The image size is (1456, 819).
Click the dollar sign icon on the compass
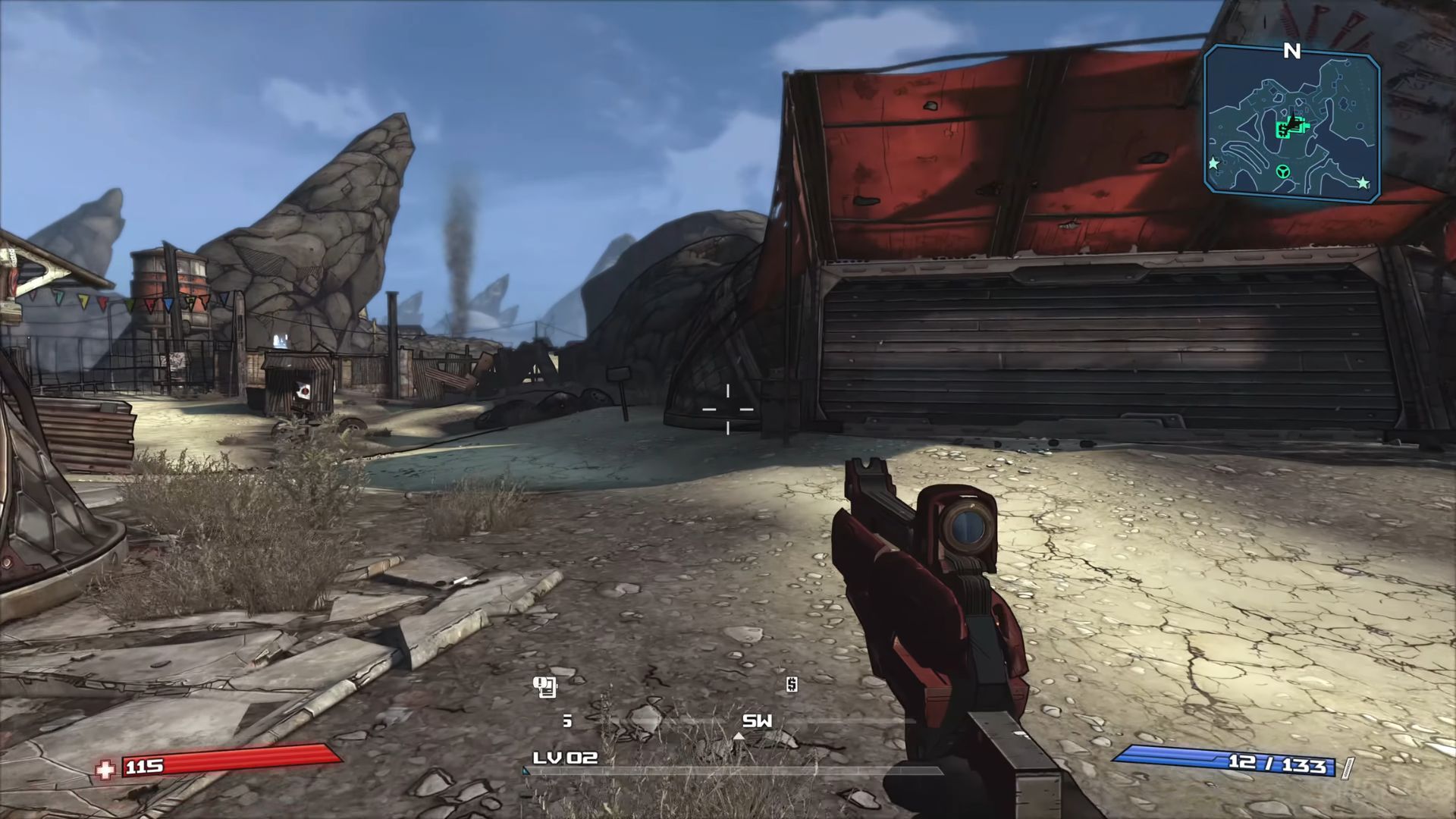point(792,685)
